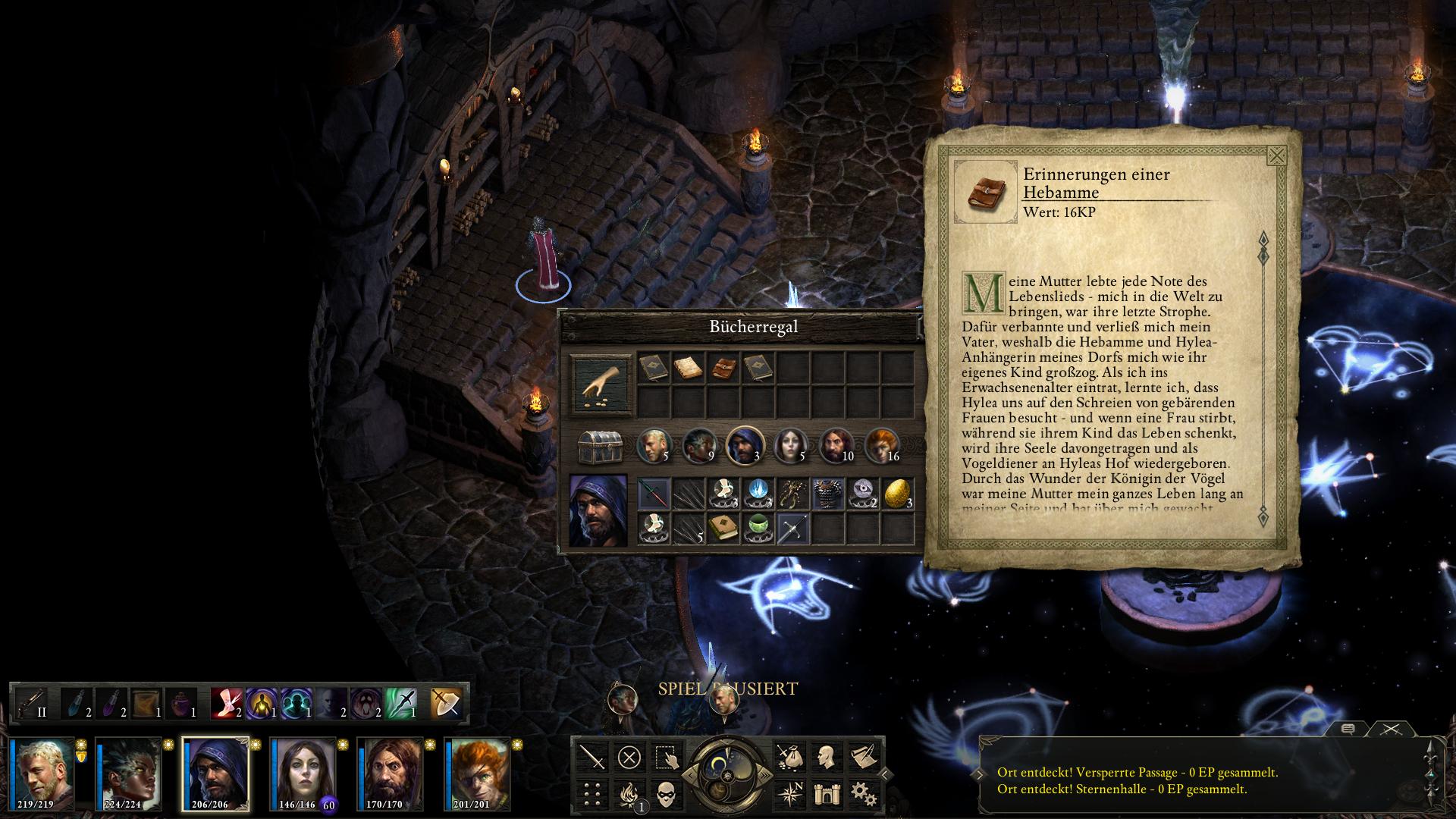Open the area map compass button
The height and width of the screenshot is (819, 1456).
click(x=789, y=794)
